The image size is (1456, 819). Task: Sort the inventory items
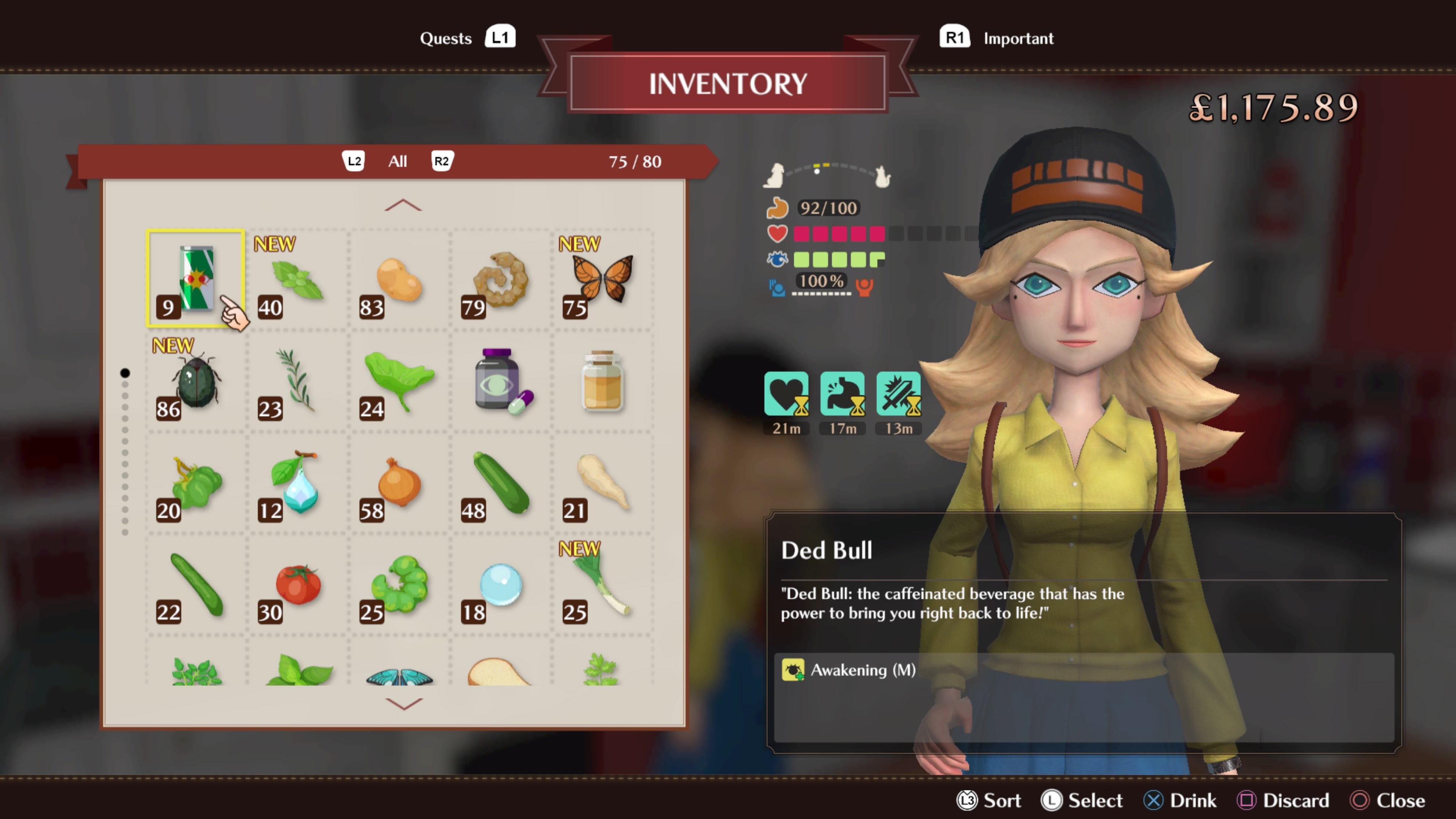[989, 800]
